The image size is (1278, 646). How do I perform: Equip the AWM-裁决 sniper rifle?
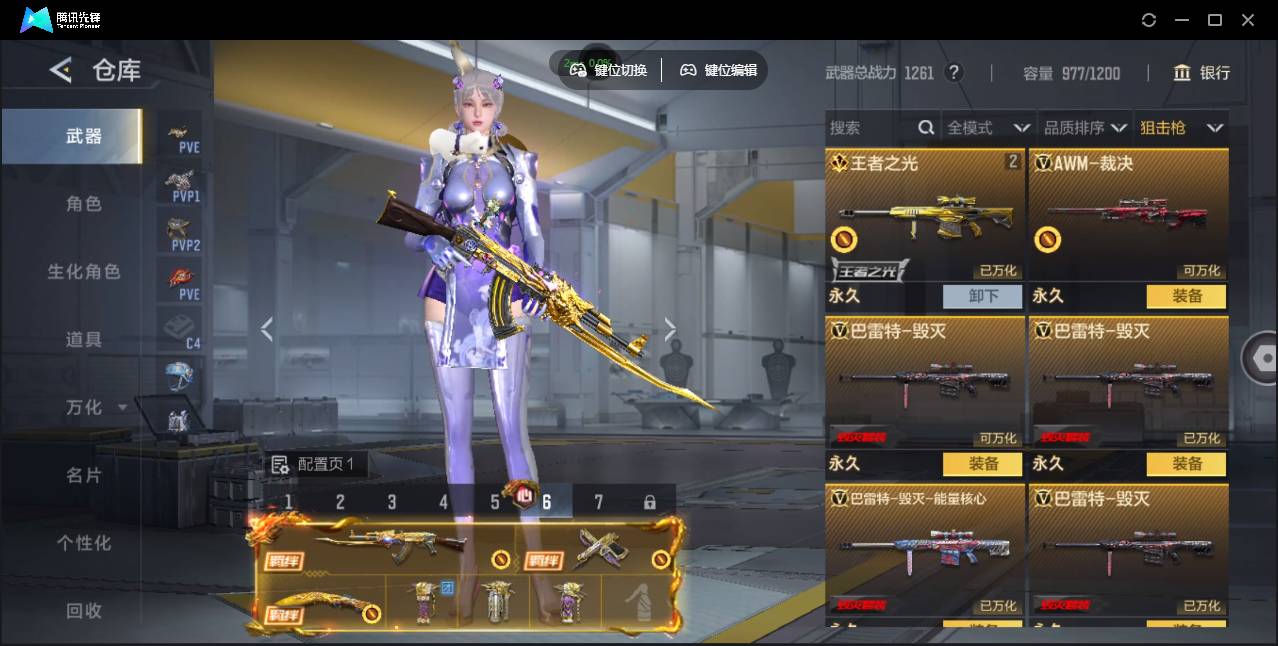point(1187,296)
